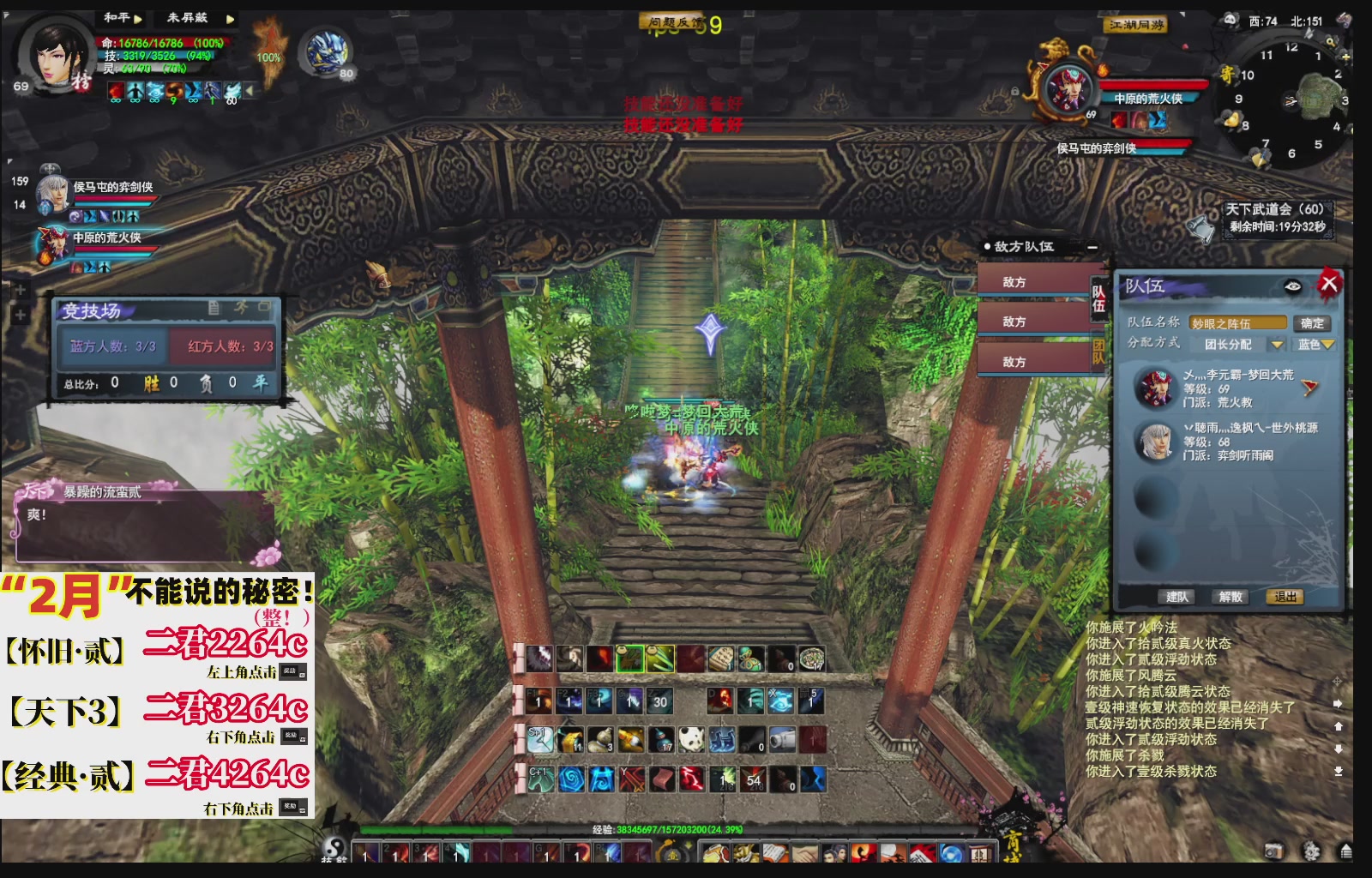Expand the arrow next to 和平 mode
Screen dimensions: 1372x878
pos(137,19)
